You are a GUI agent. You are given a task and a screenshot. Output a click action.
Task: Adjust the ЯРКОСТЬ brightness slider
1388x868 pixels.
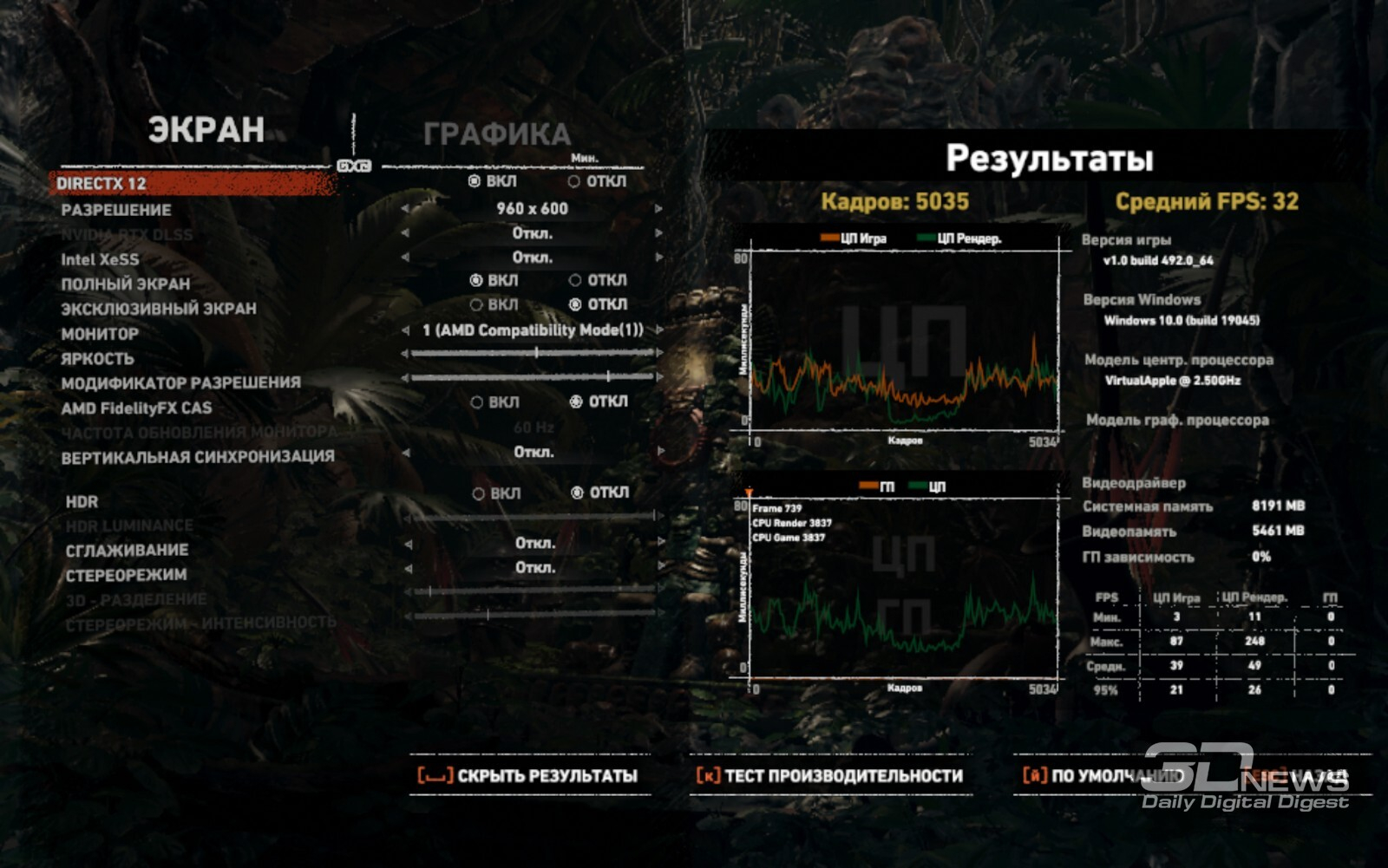tap(536, 353)
